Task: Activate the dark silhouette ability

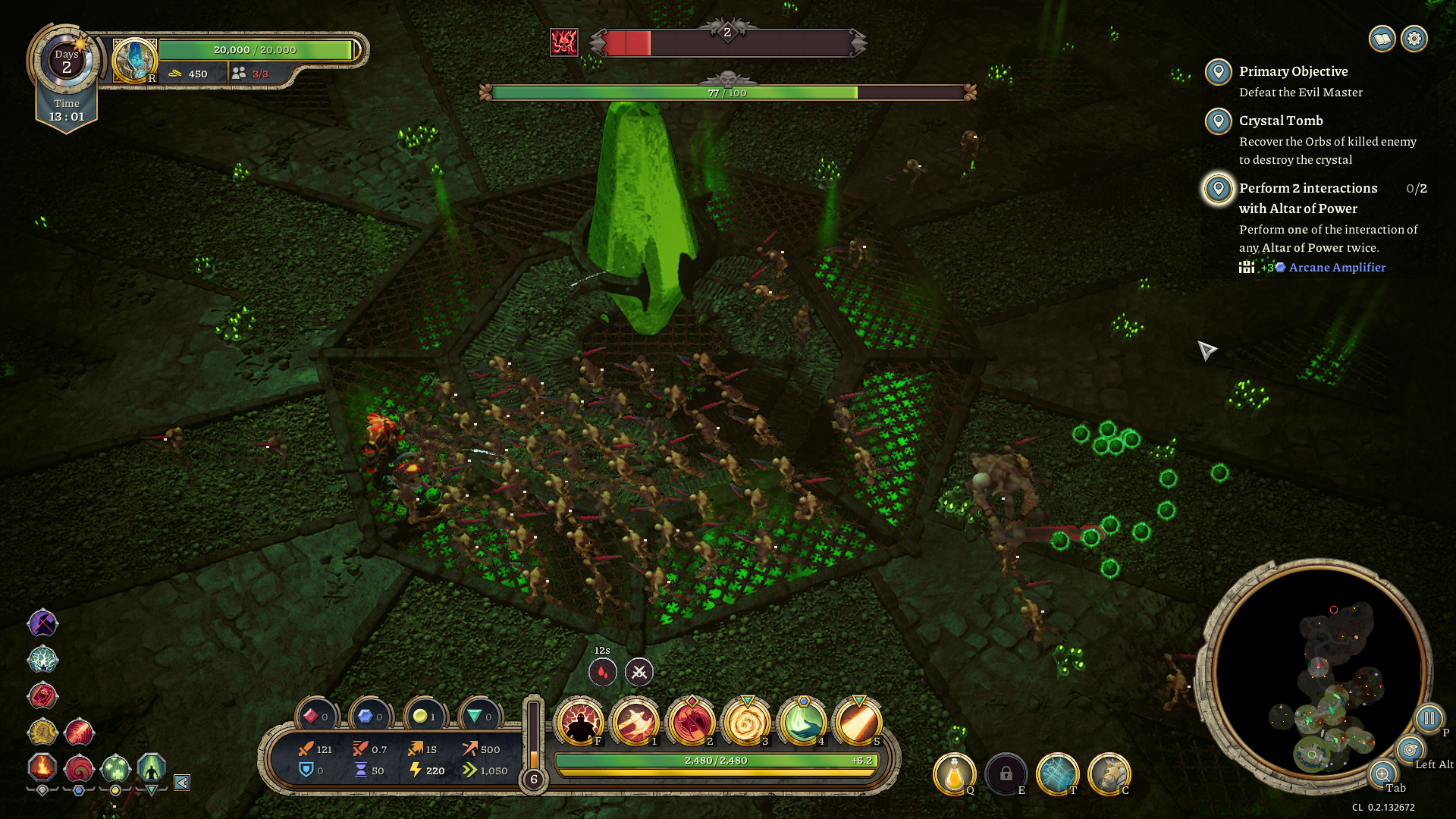Action: 580,723
